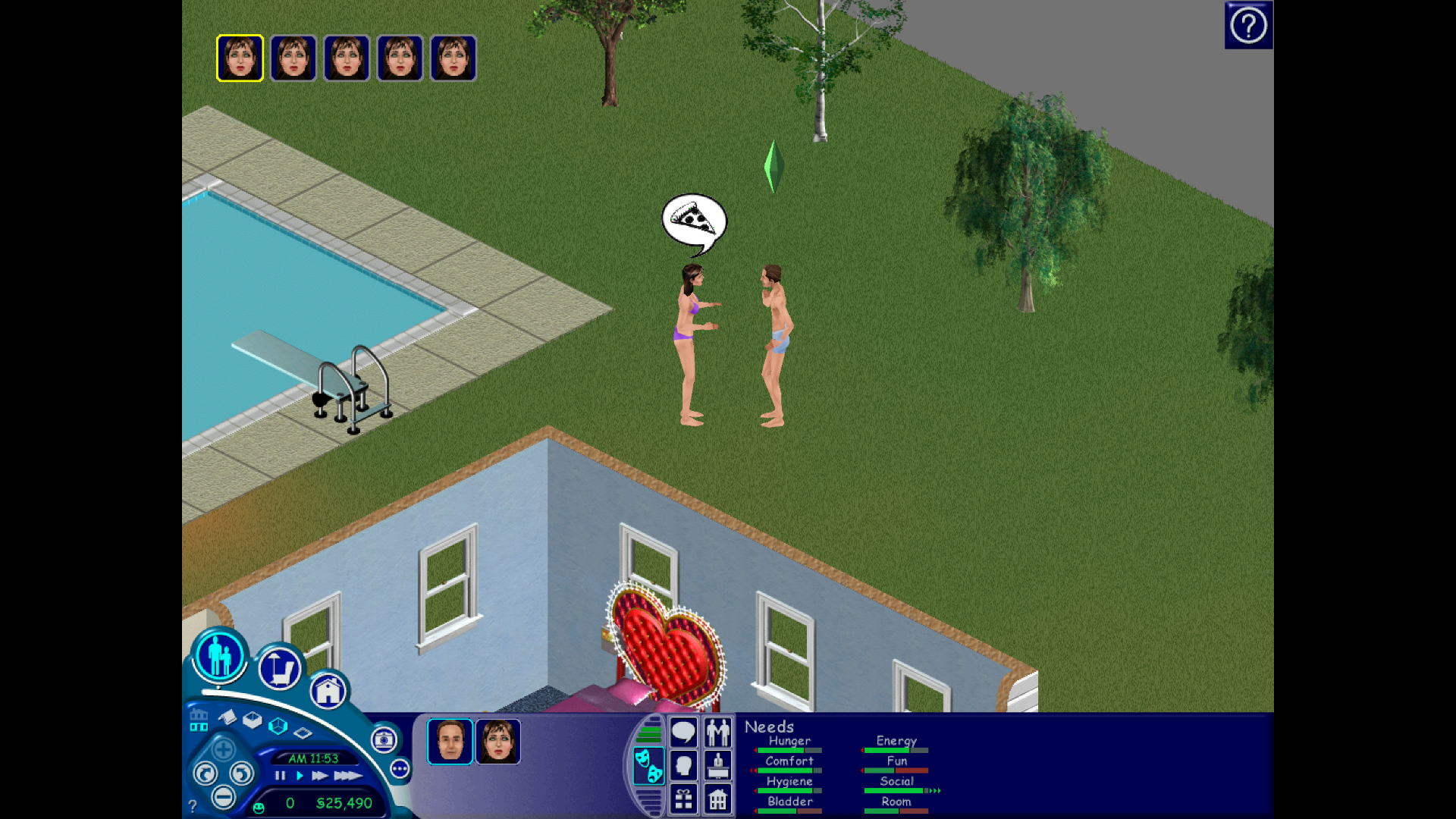Viewport: 1456px width, 819px height.
Task: Open the camera snapshot tool
Action: [x=384, y=739]
